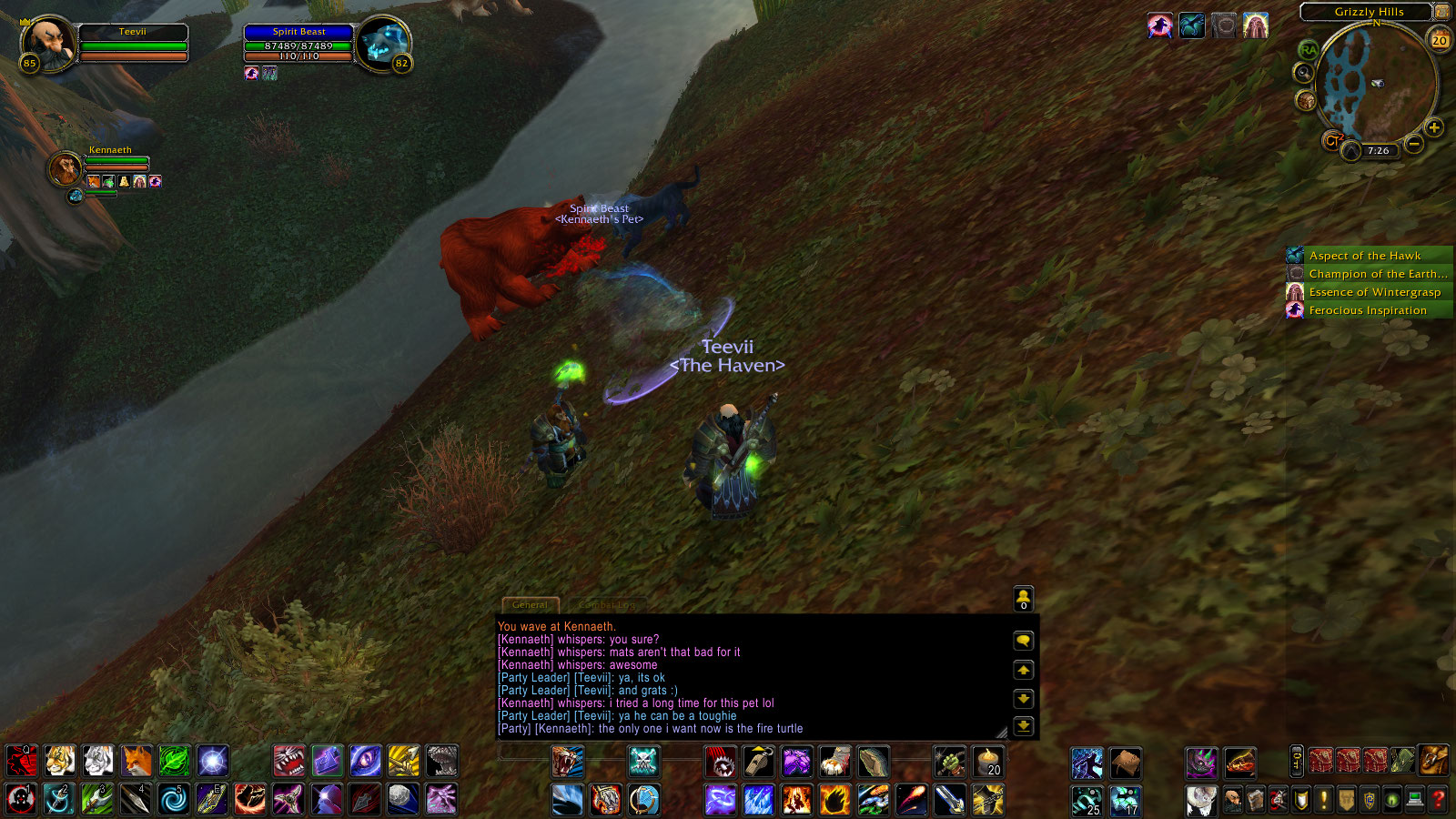Viewport: 1456px width, 819px height.
Task: Open the red question mark help button
Action: pyautogui.click(x=1439, y=800)
